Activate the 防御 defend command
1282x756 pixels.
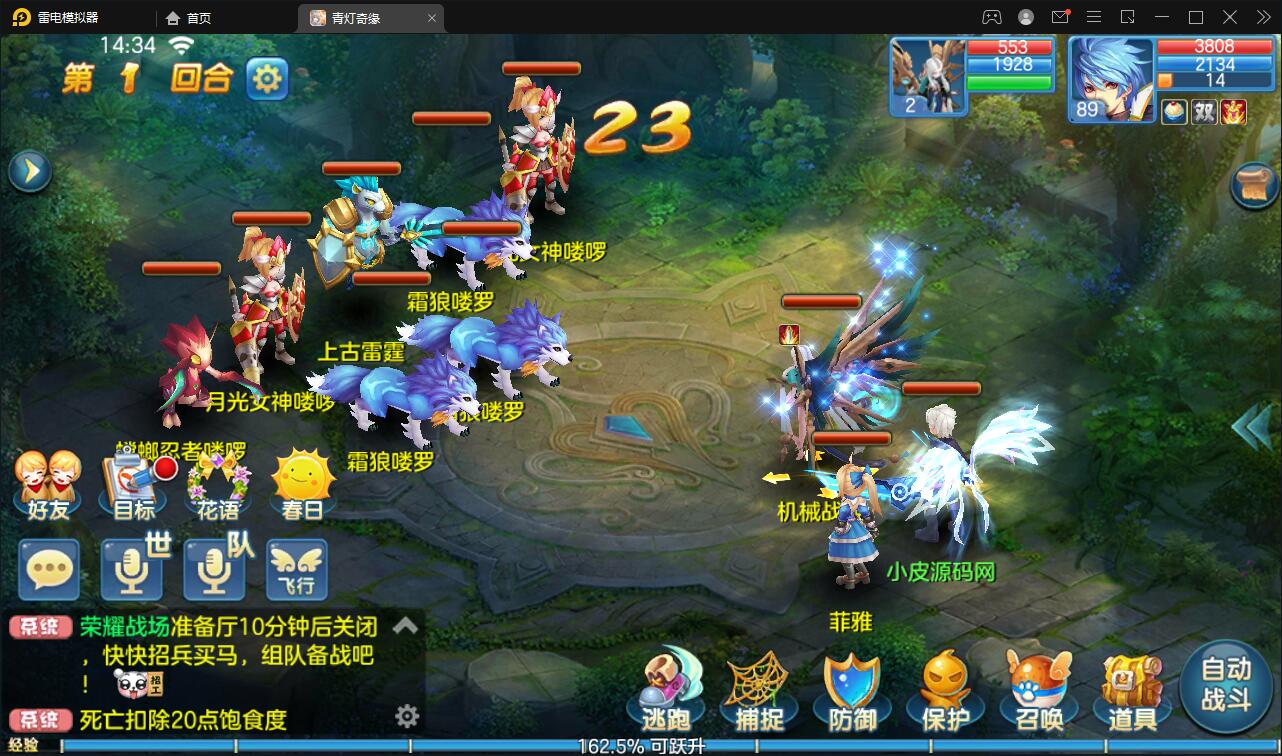click(851, 688)
